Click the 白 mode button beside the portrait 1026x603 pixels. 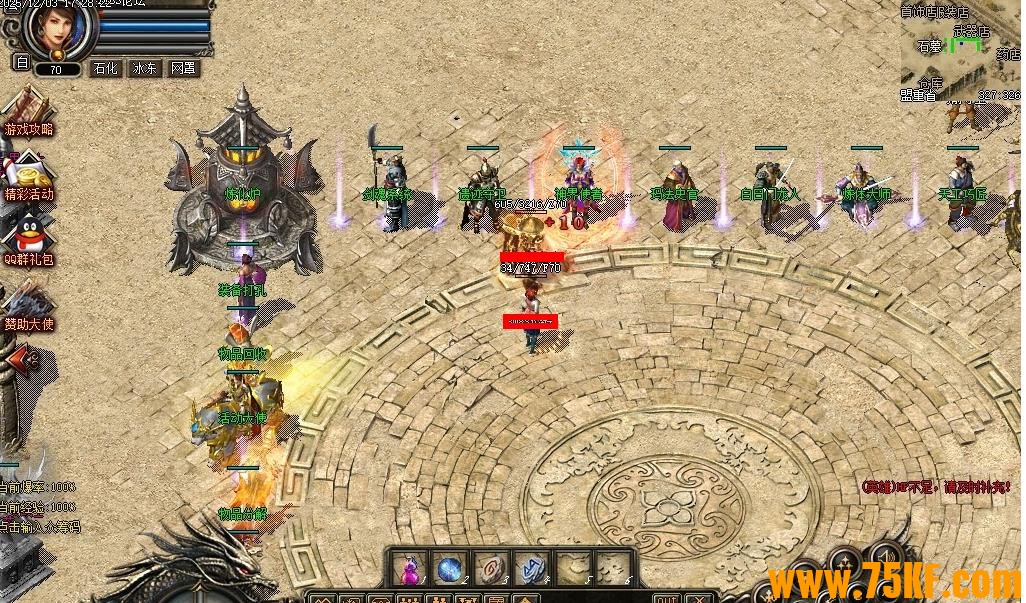click(21, 62)
